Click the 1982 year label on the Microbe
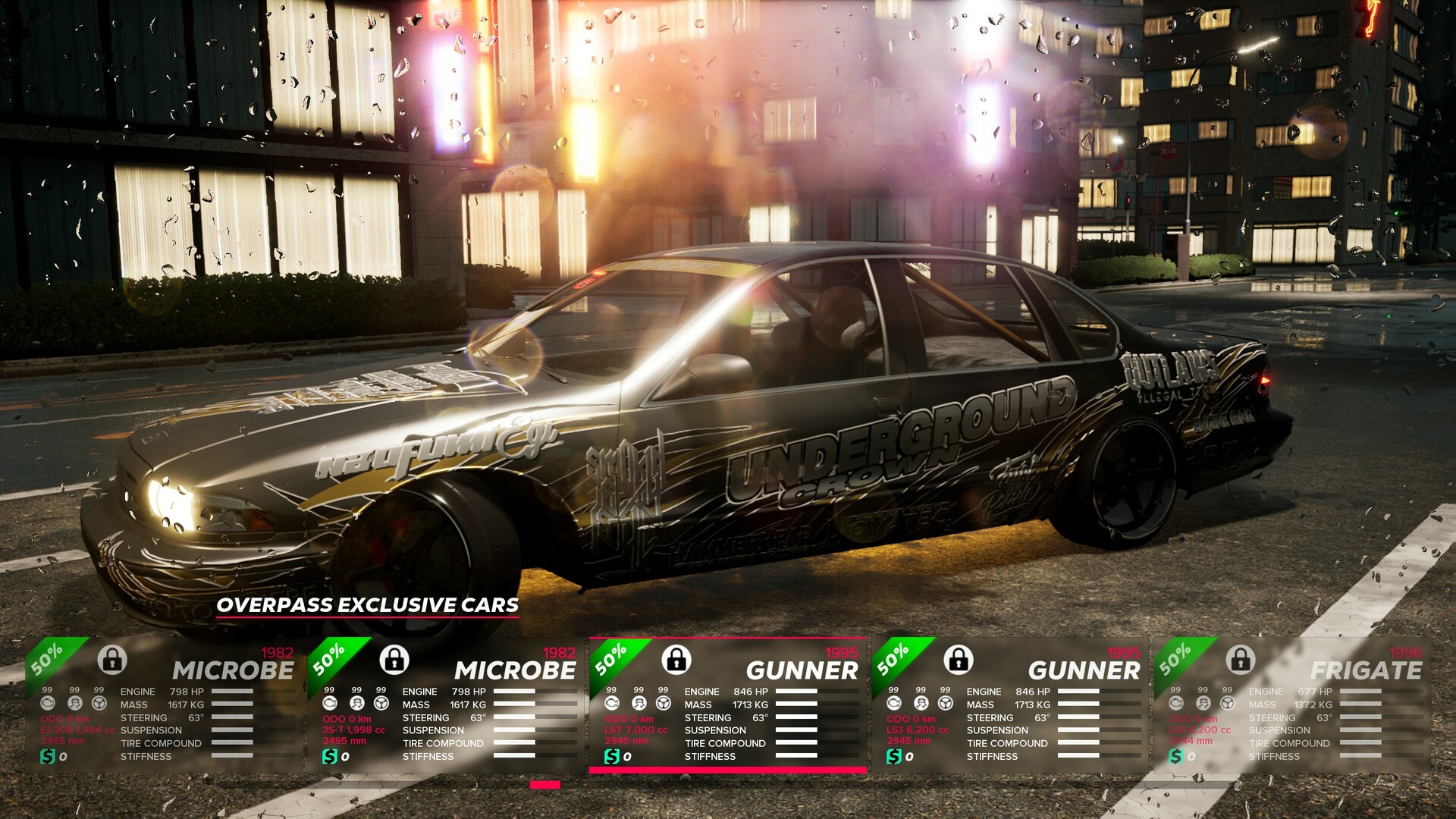The image size is (1456, 819). 278,653
